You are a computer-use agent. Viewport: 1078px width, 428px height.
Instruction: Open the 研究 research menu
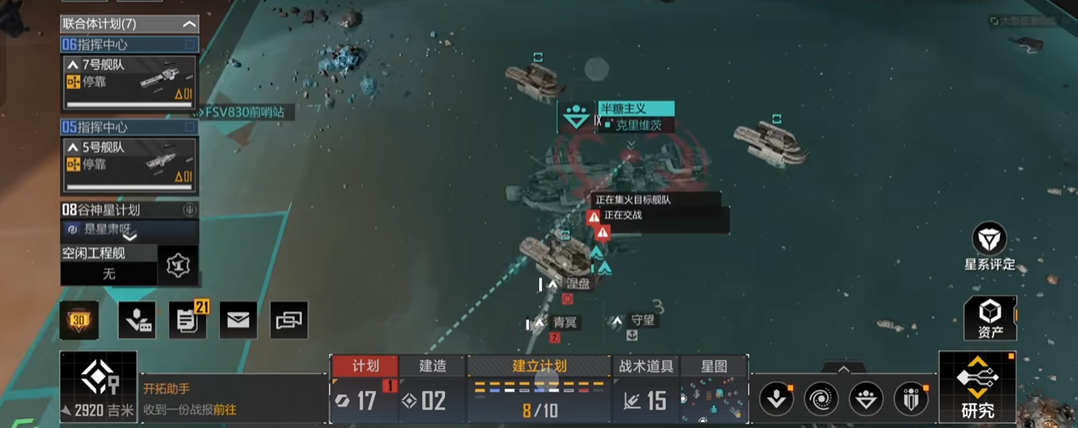point(977,388)
